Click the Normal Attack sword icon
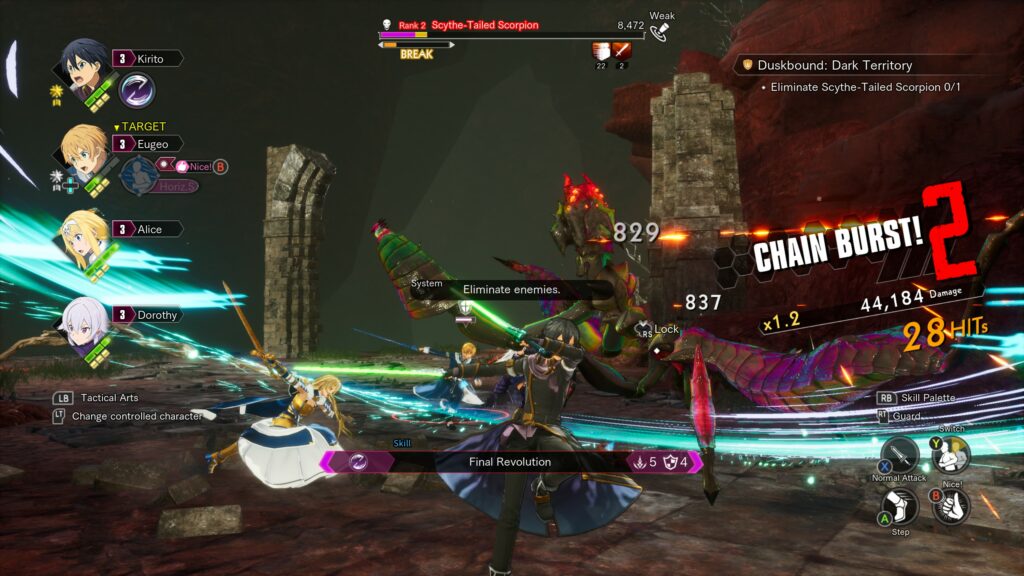The image size is (1024, 576). [899, 456]
